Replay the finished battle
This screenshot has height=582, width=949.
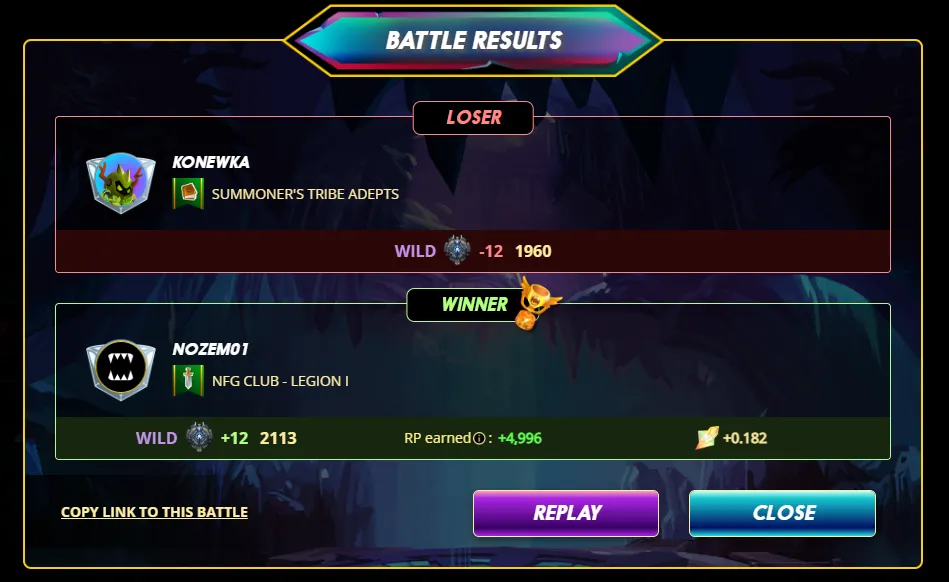point(565,513)
